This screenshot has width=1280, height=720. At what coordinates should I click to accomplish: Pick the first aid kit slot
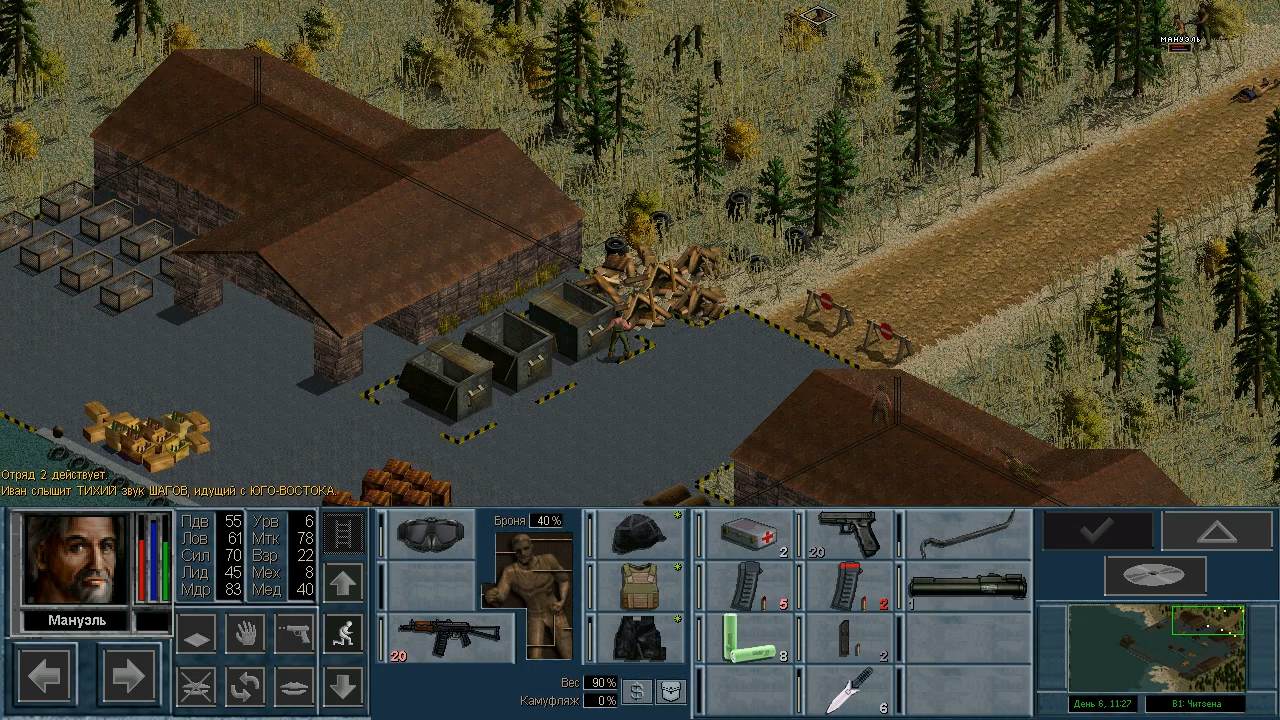(748, 534)
